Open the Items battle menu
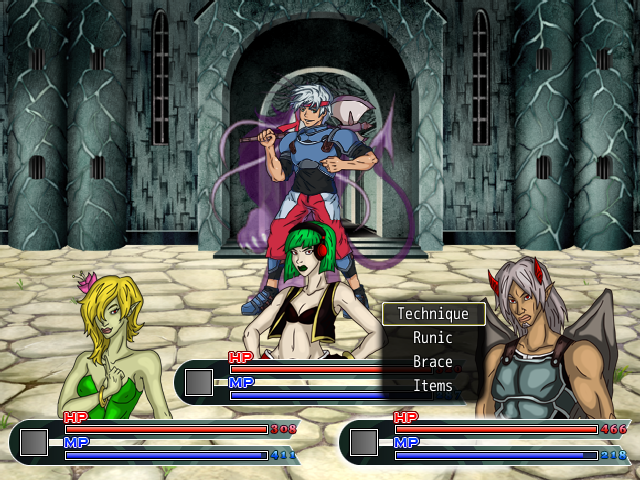 433,386
